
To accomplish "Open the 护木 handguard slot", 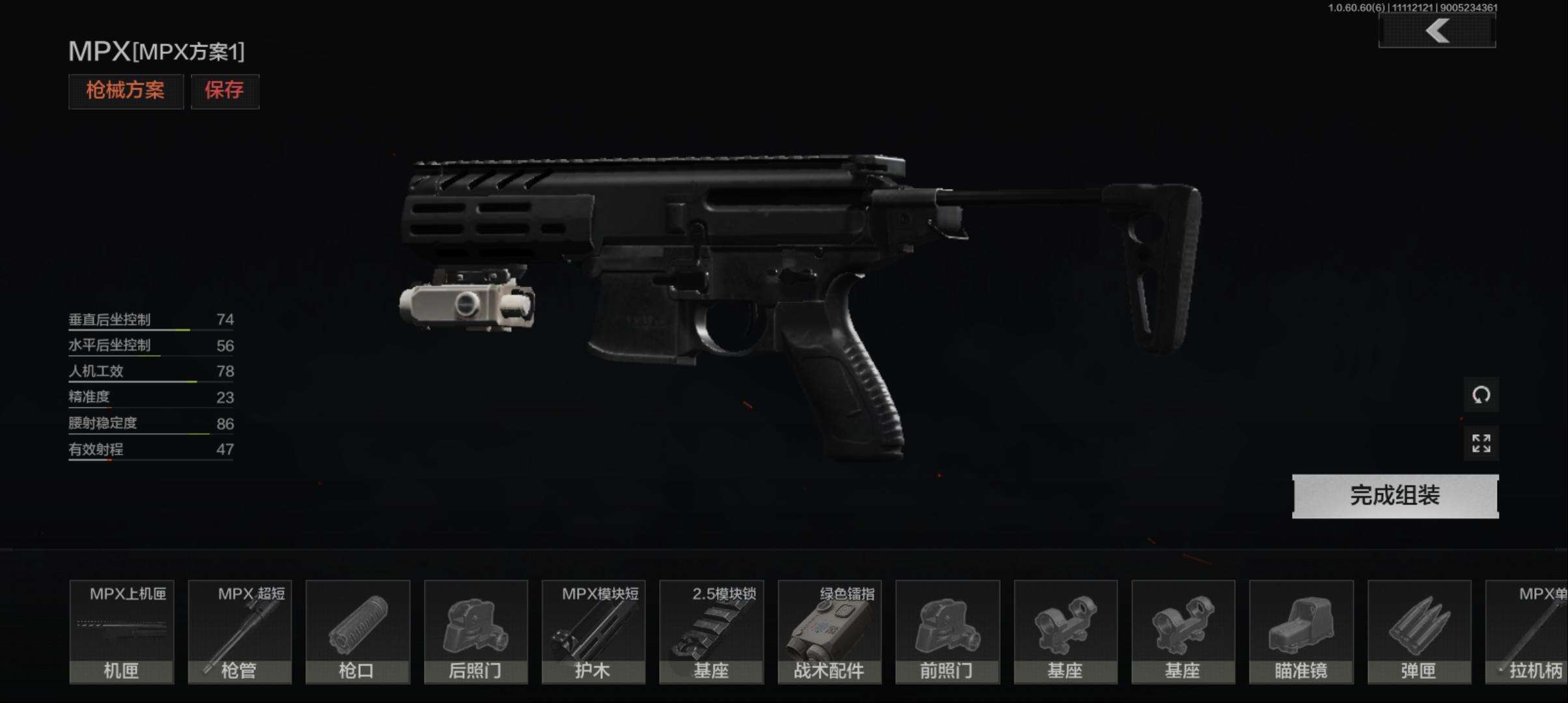I will pyautogui.click(x=593, y=631).
